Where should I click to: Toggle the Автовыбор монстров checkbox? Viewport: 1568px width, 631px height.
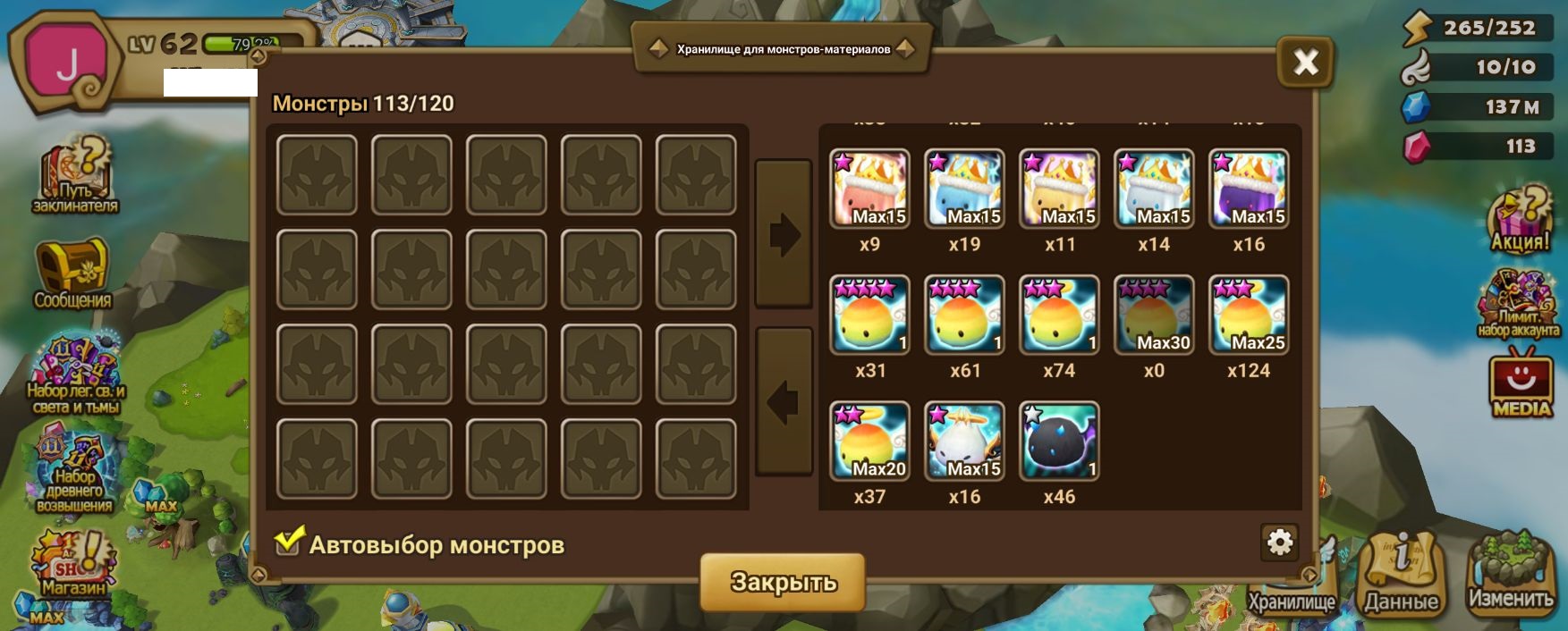(x=288, y=542)
